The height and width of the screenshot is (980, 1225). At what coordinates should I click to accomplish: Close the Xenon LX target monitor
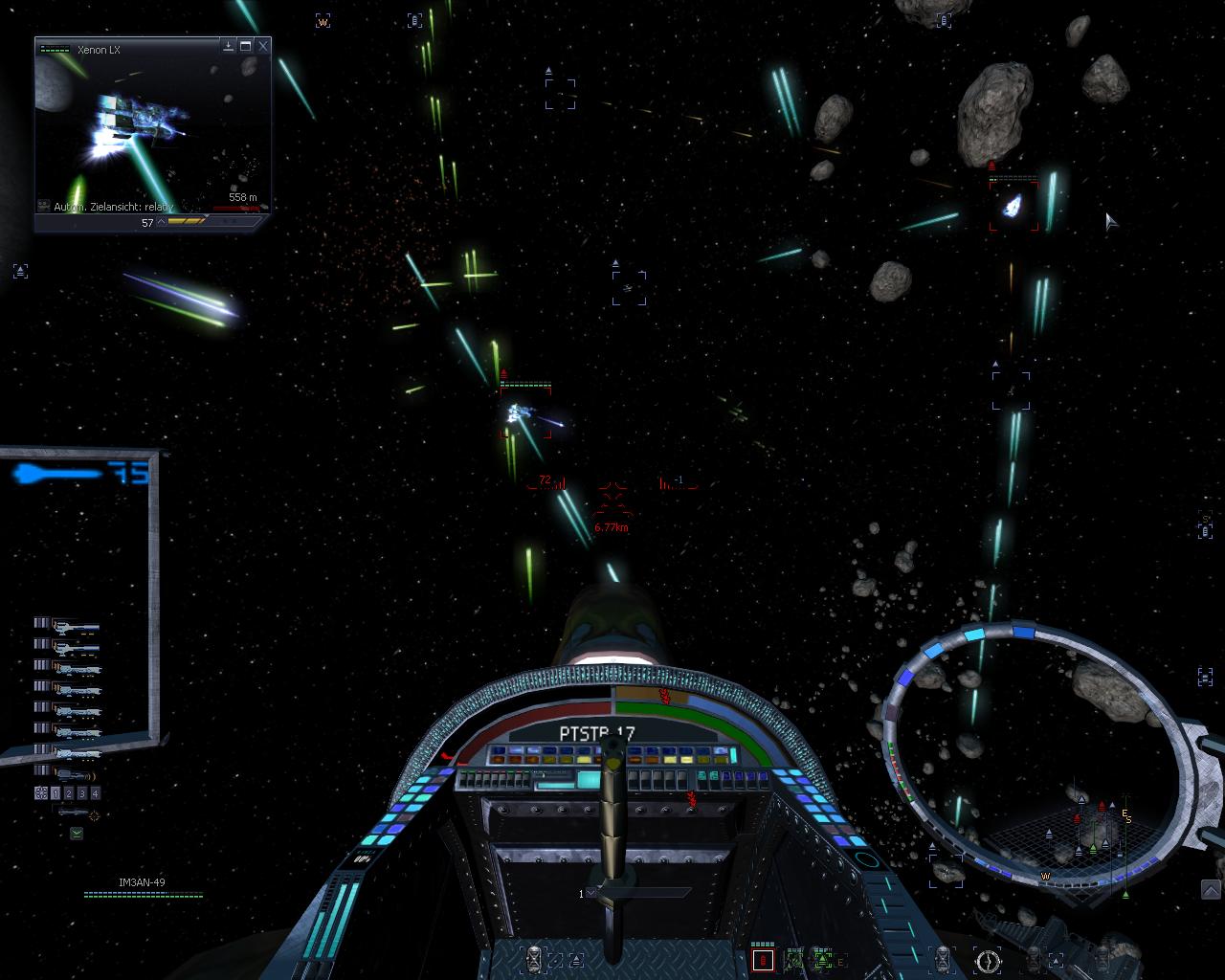263,45
